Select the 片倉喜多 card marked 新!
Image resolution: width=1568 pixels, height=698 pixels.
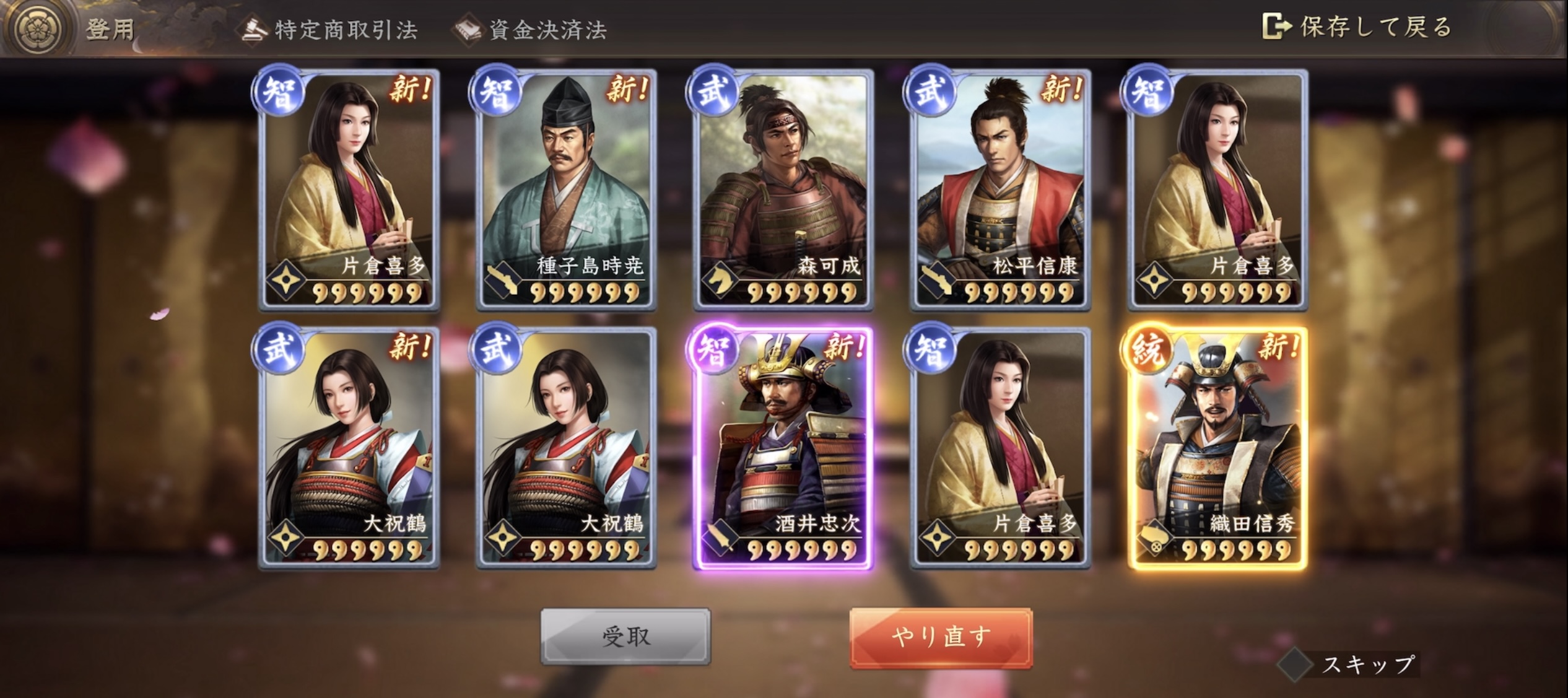point(349,190)
